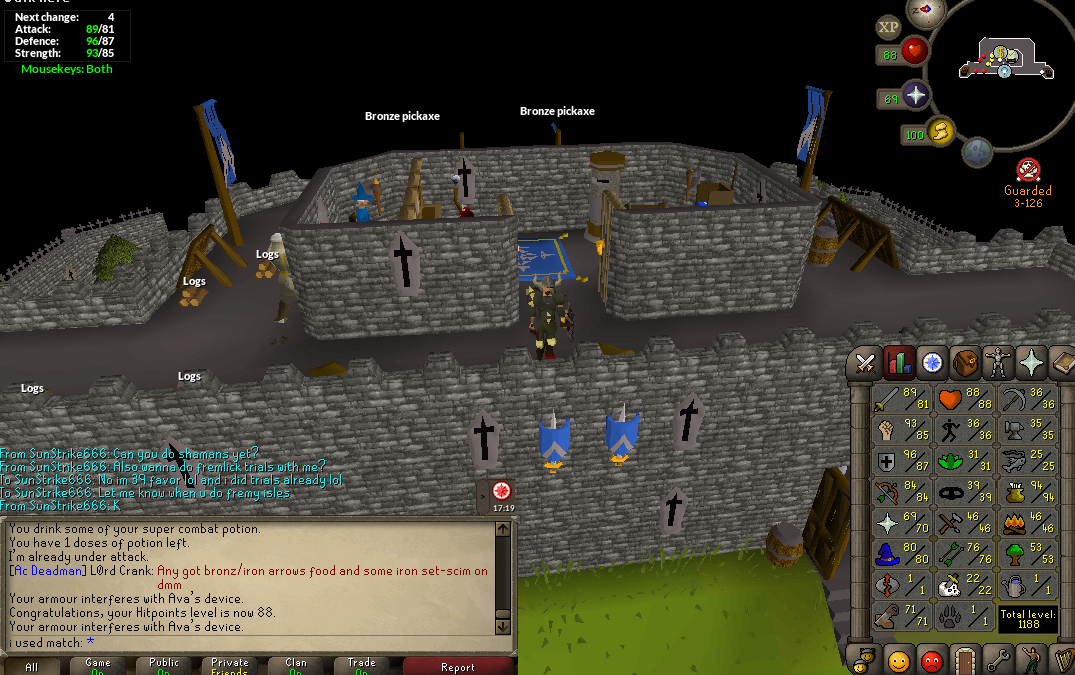Image resolution: width=1075 pixels, height=675 pixels.
Task: Open the world map globe orb
Action: click(977, 152)
